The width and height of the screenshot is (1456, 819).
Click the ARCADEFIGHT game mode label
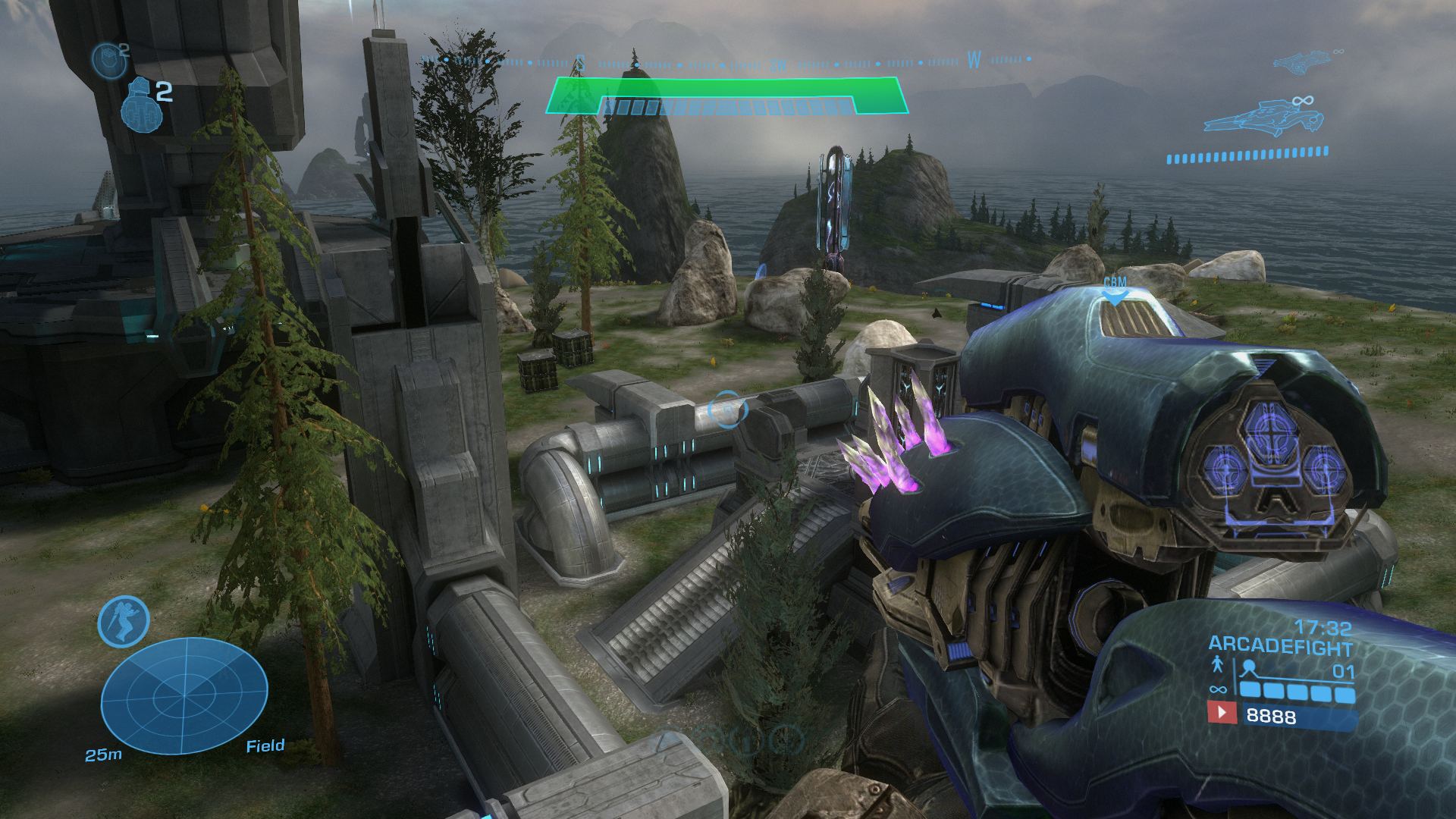(1280, 646)
